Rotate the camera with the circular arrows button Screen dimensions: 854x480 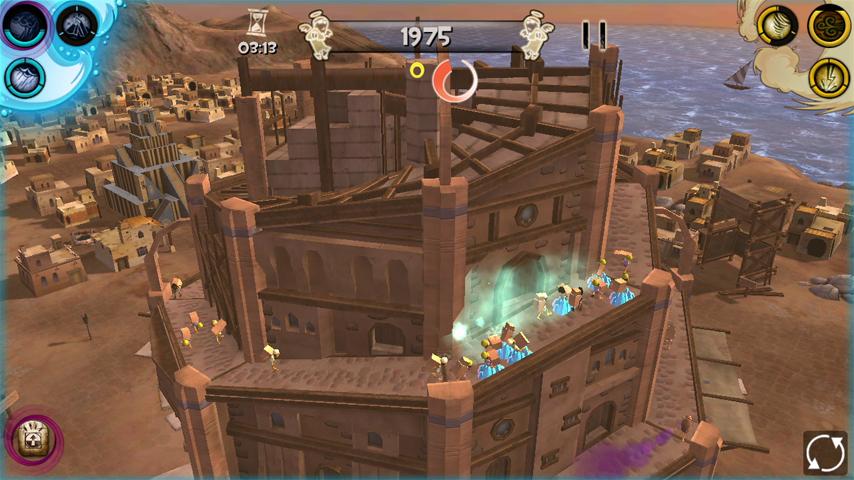click(825, 452)
